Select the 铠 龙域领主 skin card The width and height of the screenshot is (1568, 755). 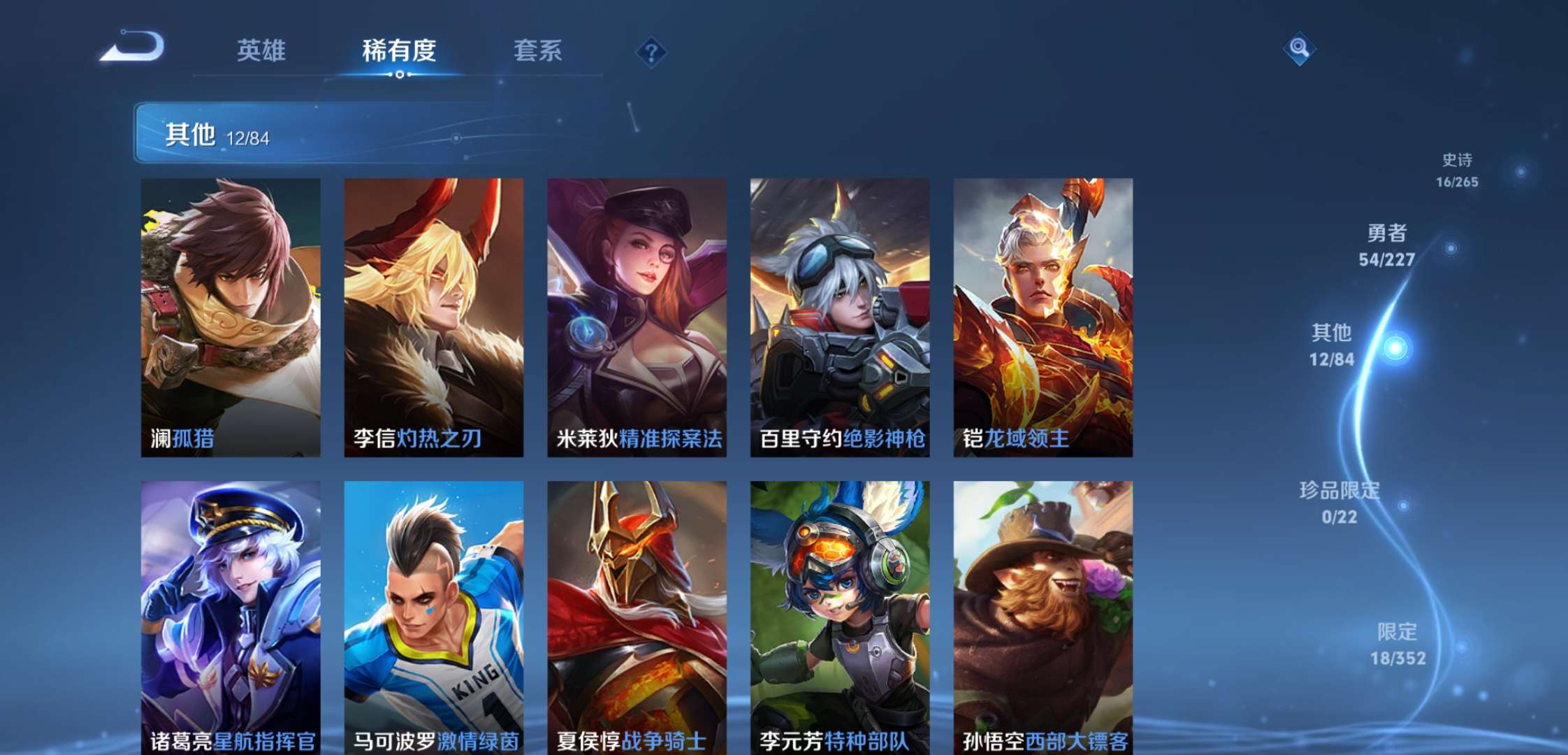[x=1043, y=317]
